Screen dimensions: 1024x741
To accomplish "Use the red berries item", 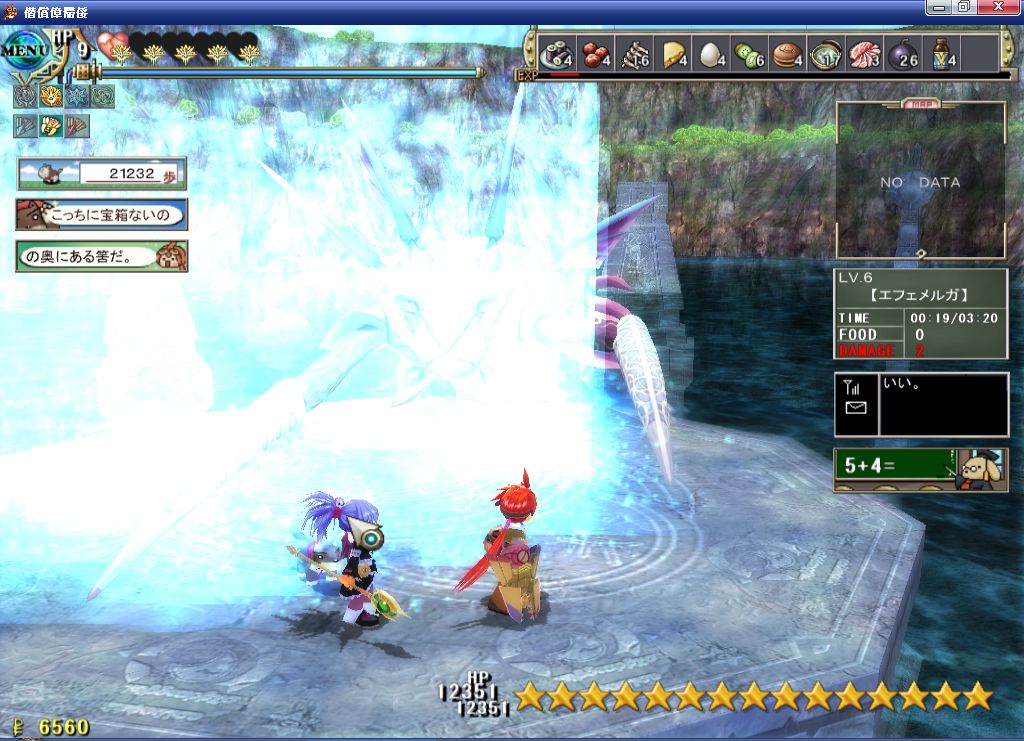I will coord(595,53).
